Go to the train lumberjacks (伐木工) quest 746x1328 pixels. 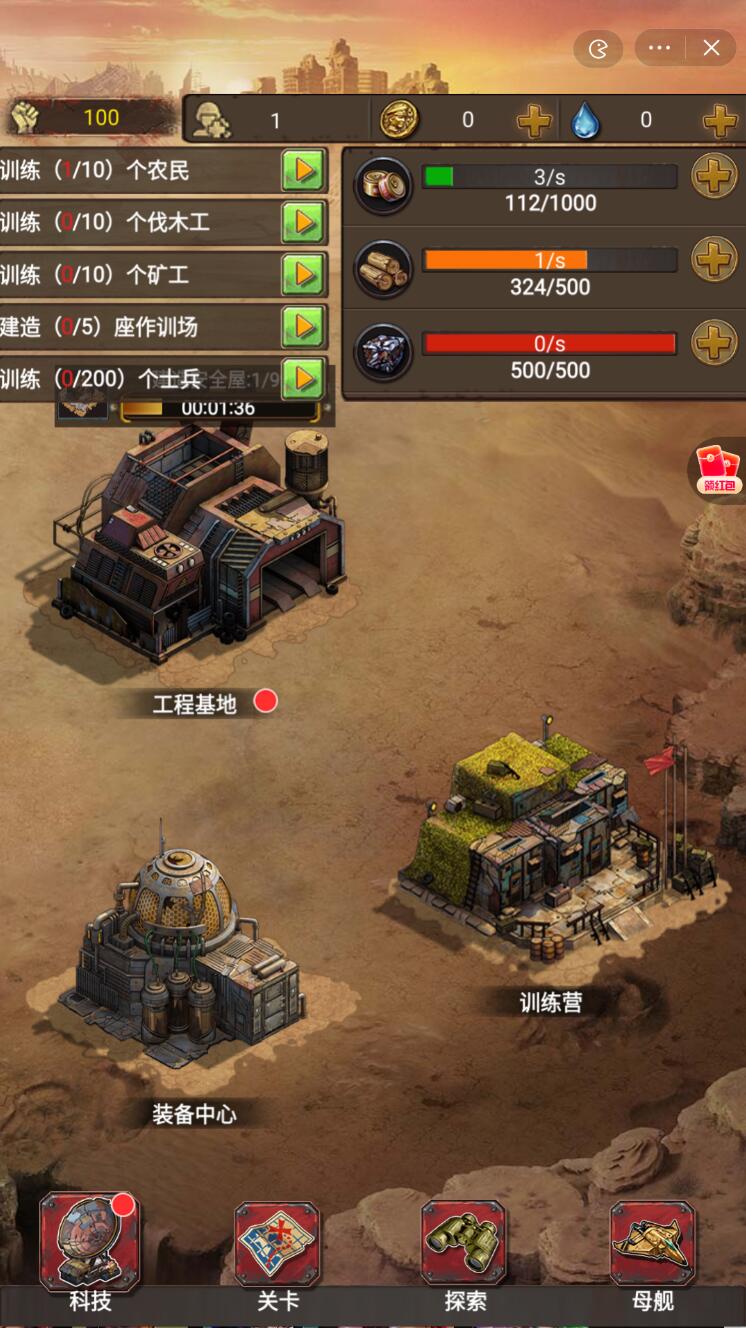click(302, 222)
